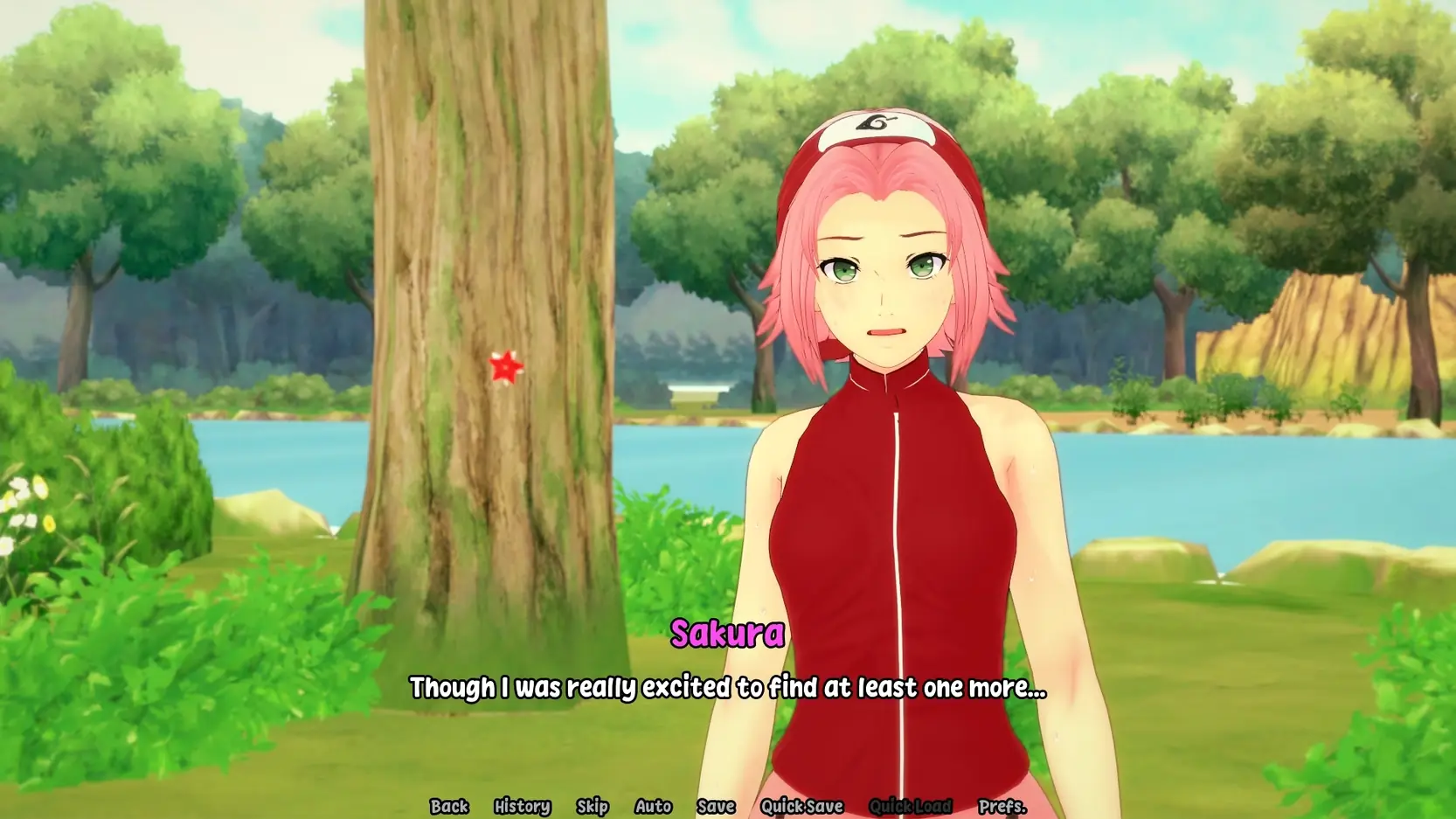Screen dimensions: 1456x819
Task: Click Quick Save in the bottom menu
Action: click(801, 806)
